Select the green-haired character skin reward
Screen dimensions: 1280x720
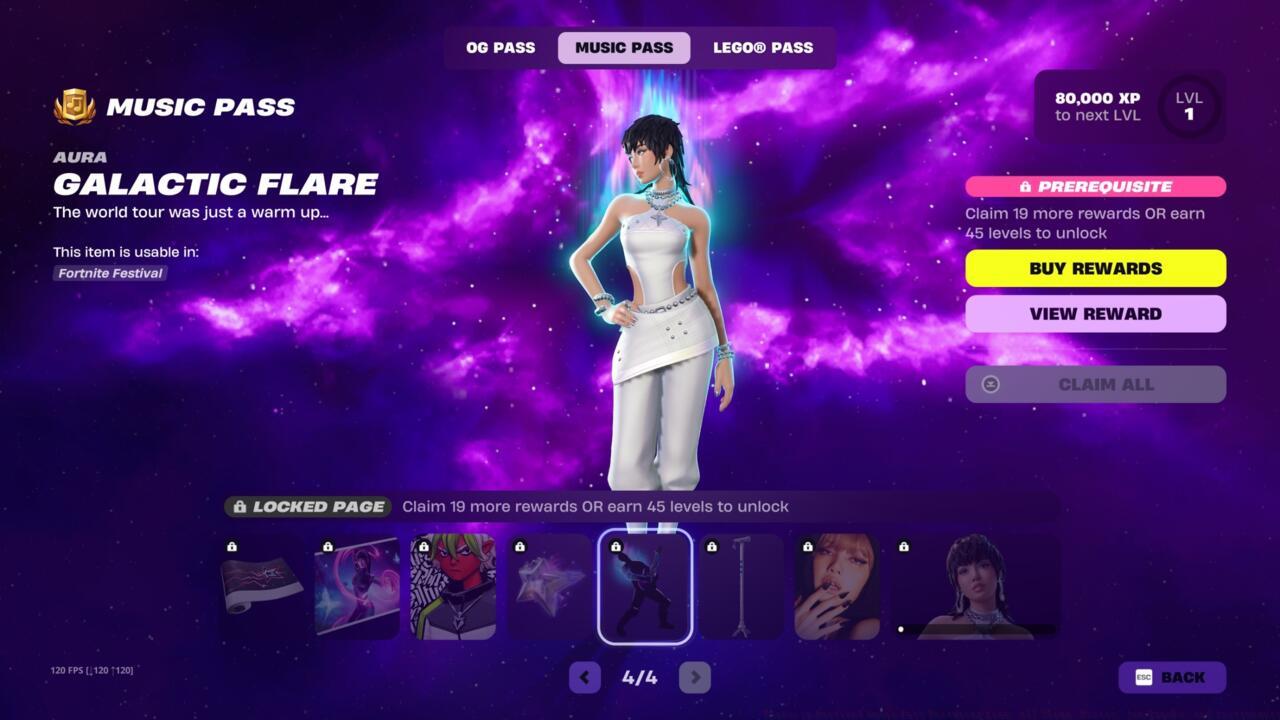click(453, 585)
